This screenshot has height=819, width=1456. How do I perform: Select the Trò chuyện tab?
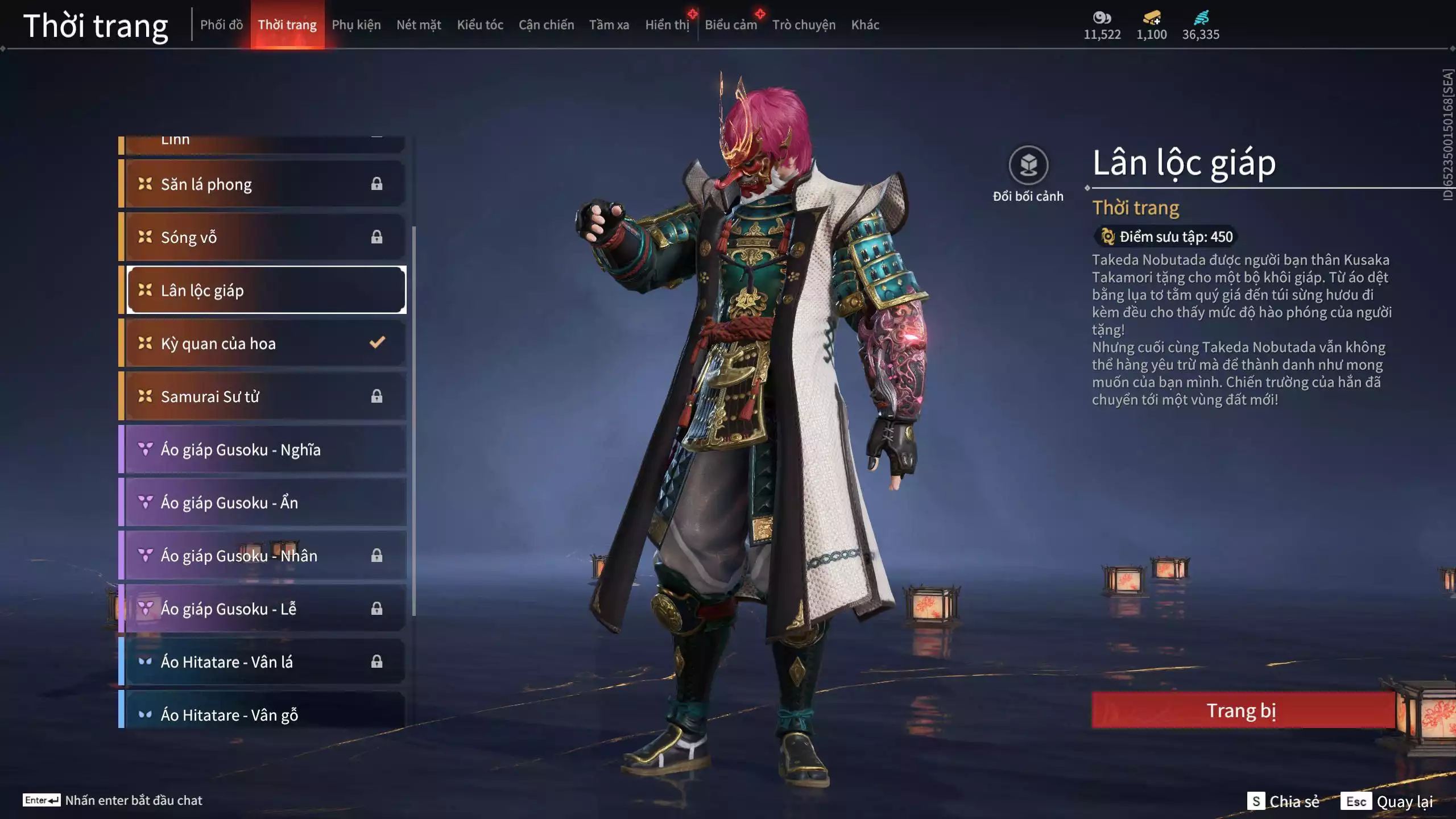[804, 25]
